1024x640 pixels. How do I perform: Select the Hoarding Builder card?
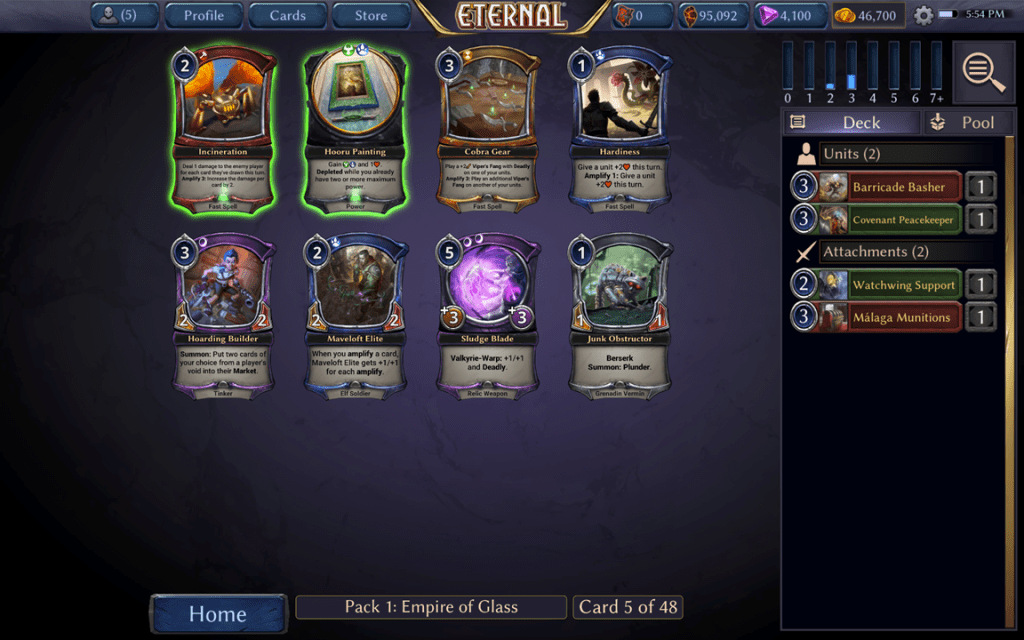click(223, 316)
